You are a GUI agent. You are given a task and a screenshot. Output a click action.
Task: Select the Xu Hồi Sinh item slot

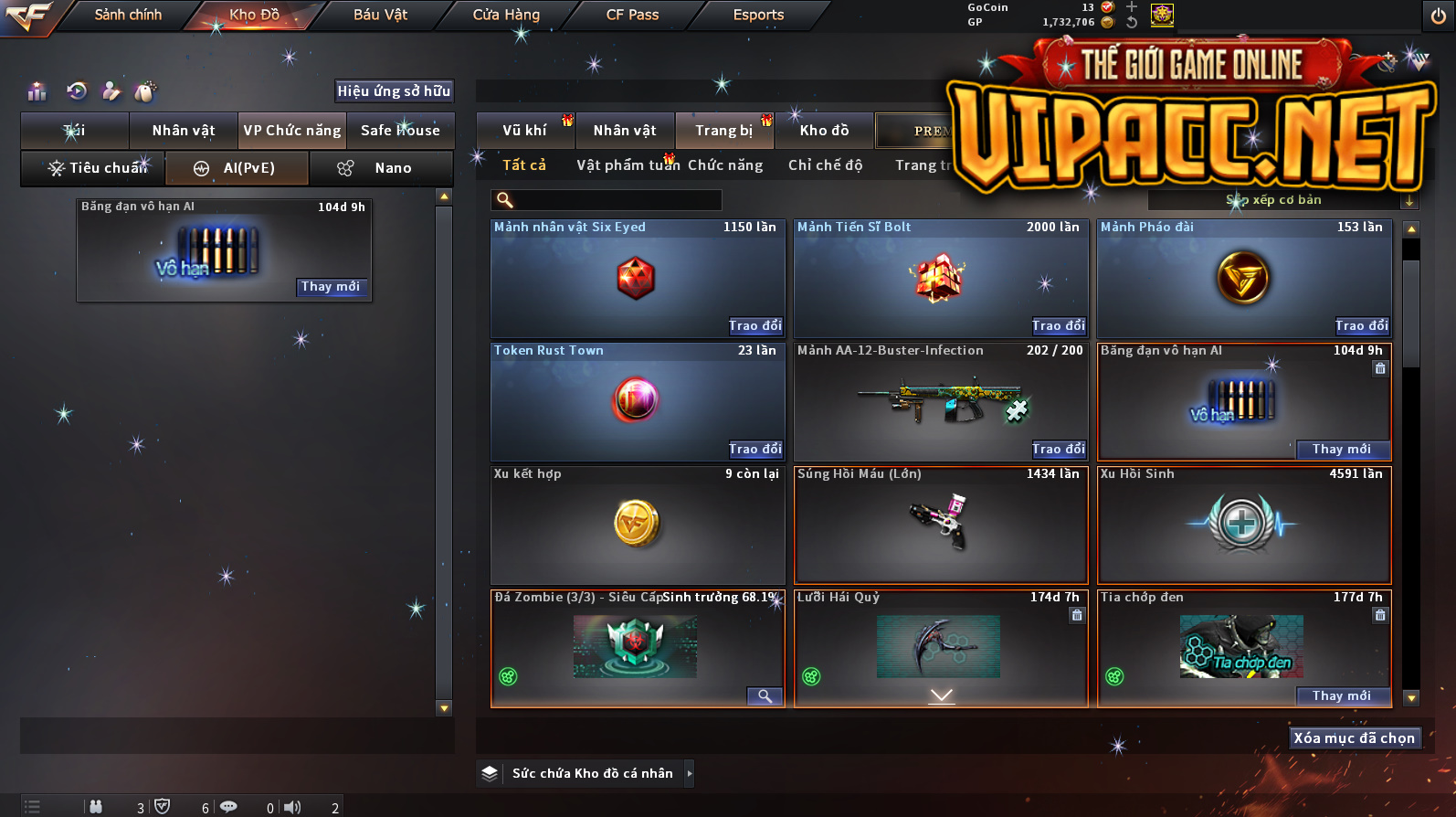(1243, 525)
